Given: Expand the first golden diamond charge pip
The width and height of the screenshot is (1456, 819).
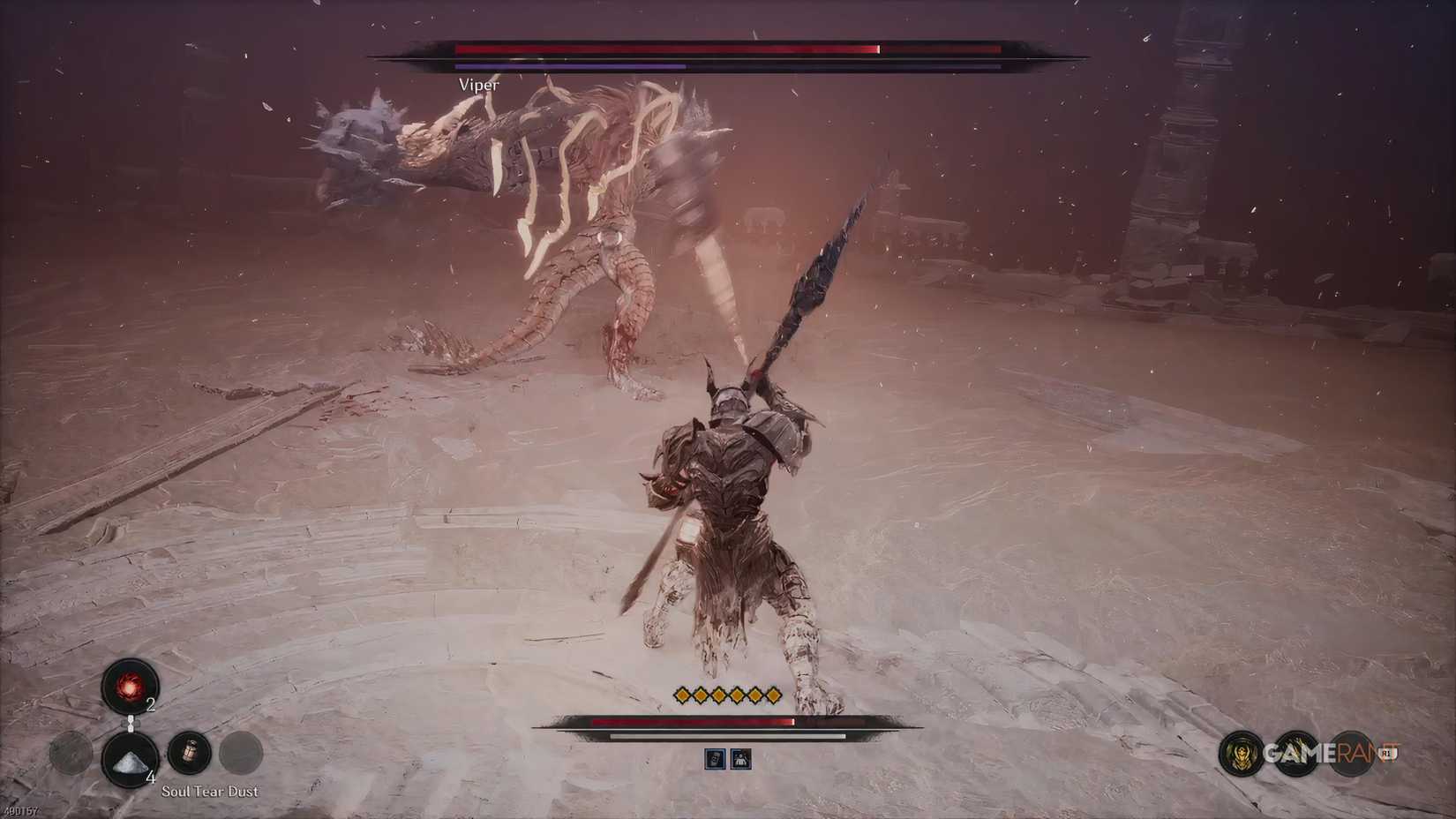Looking at the screenshot, I should pyautogui.click(x=682, y=695).
